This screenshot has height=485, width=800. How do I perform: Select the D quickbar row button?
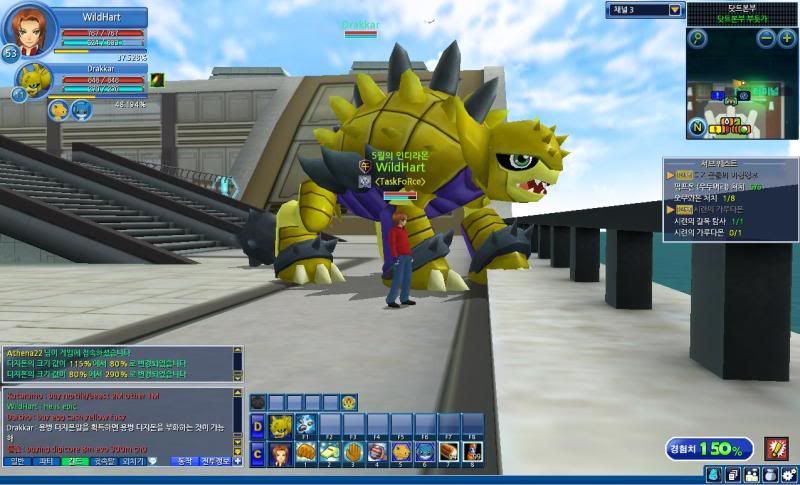[257, 427]
